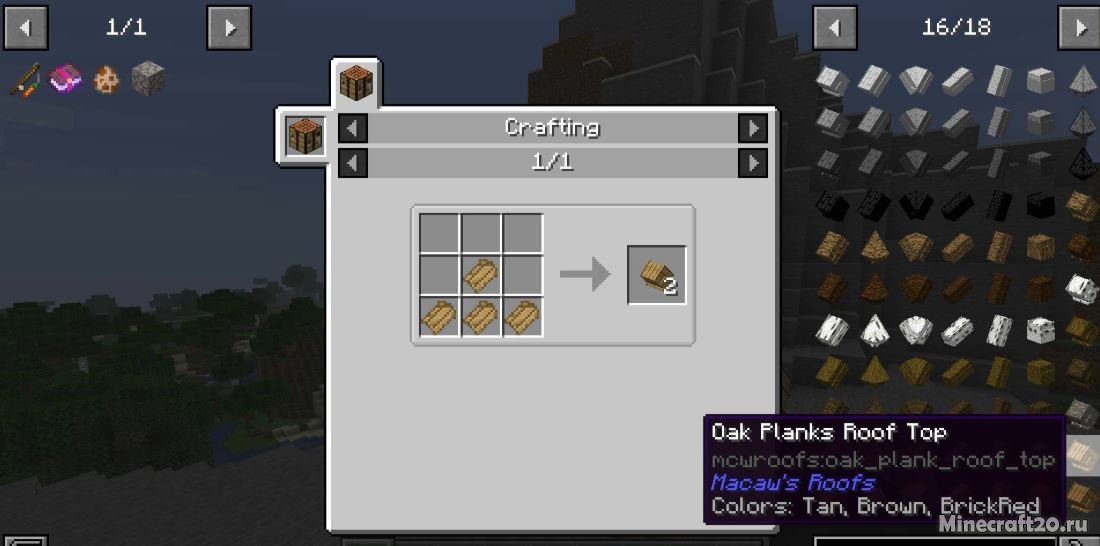Viewport: 1100px width, 546px height.
Task: Open the Crafting Table category tab
Action: point(355,83)
